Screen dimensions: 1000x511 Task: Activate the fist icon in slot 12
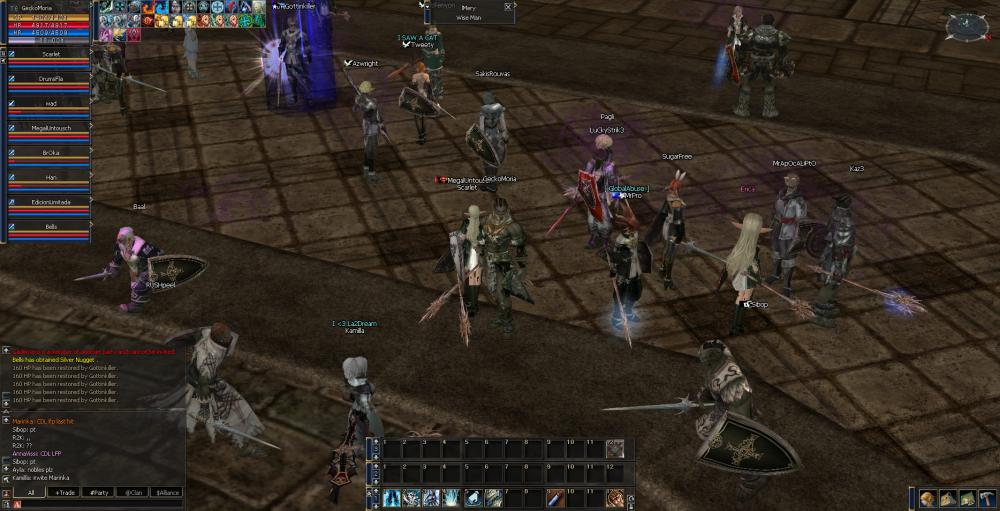tap(615, 497)
